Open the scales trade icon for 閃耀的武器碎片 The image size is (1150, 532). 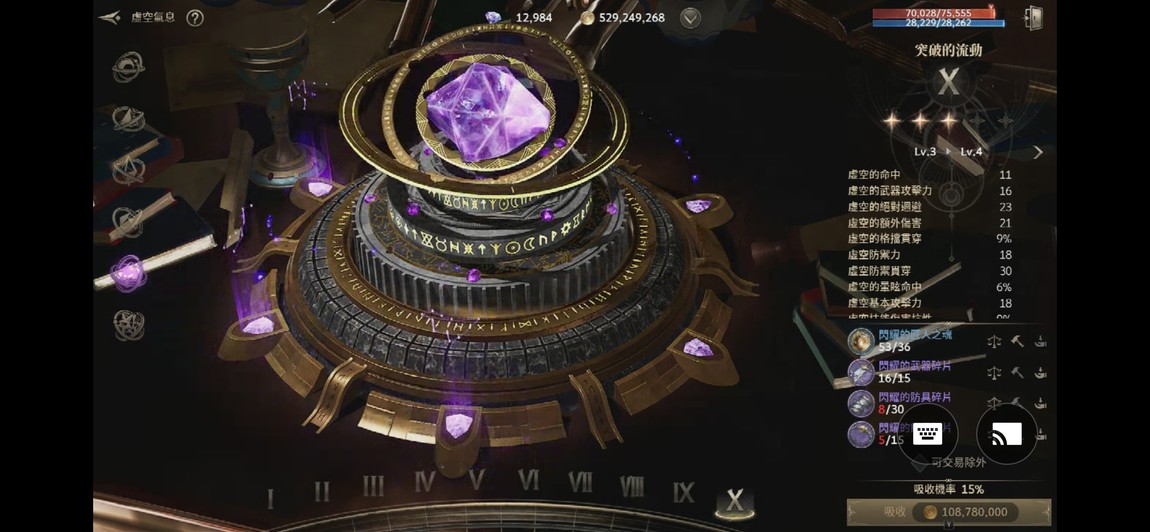[x=994, y=373]
